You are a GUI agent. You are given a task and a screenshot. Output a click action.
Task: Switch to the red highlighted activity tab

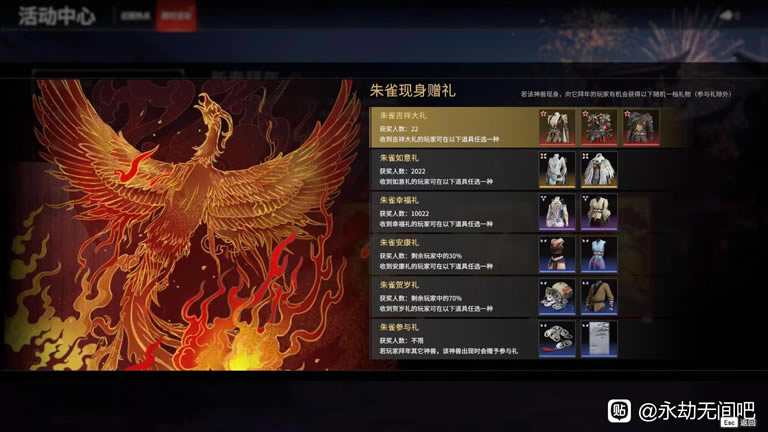click(167, 19)
